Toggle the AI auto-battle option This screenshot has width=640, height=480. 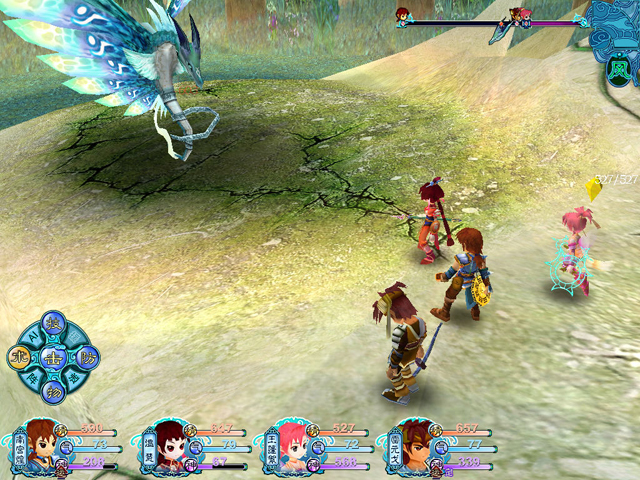33,335
